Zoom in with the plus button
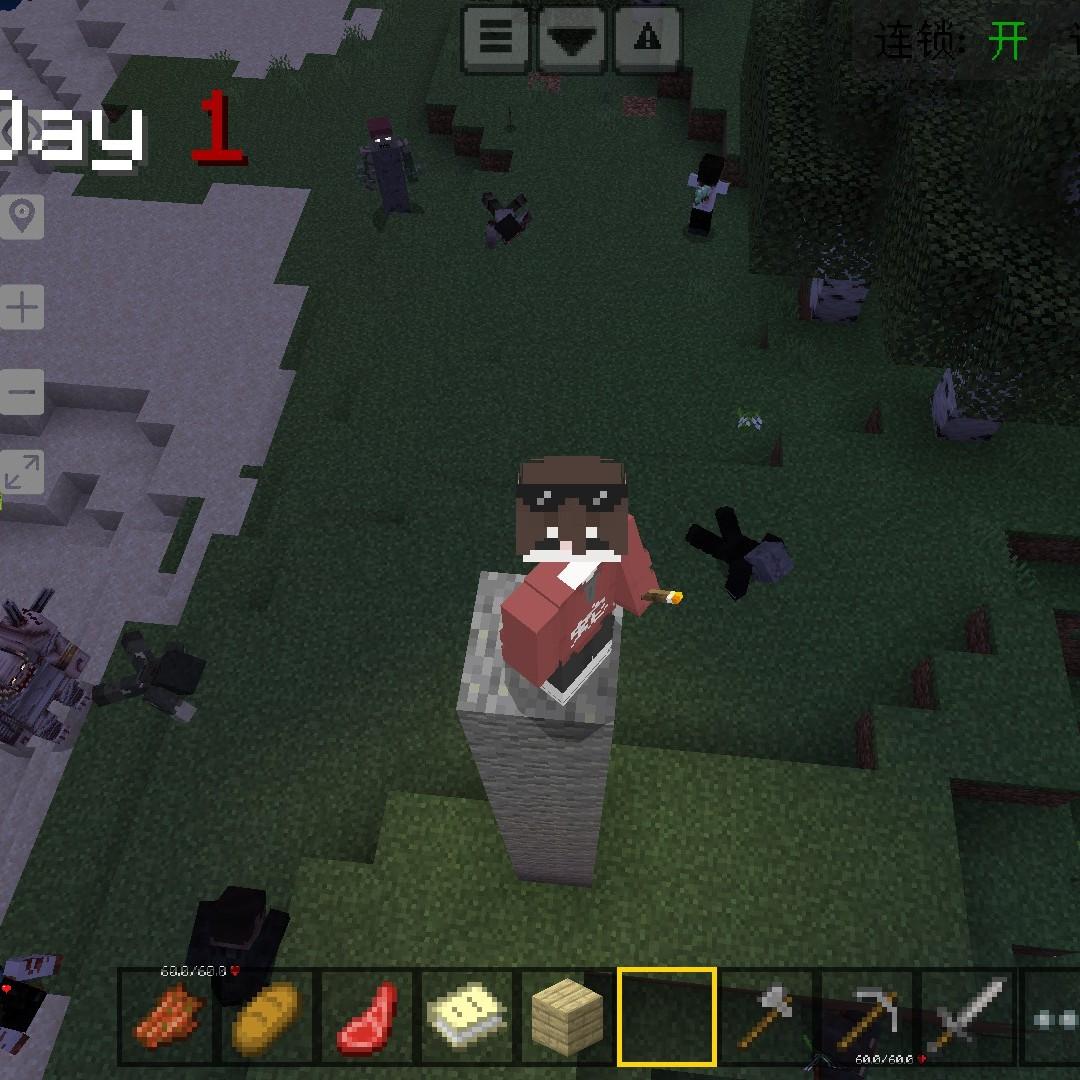Screen dimensions: 1080x1080 point(22,308)
